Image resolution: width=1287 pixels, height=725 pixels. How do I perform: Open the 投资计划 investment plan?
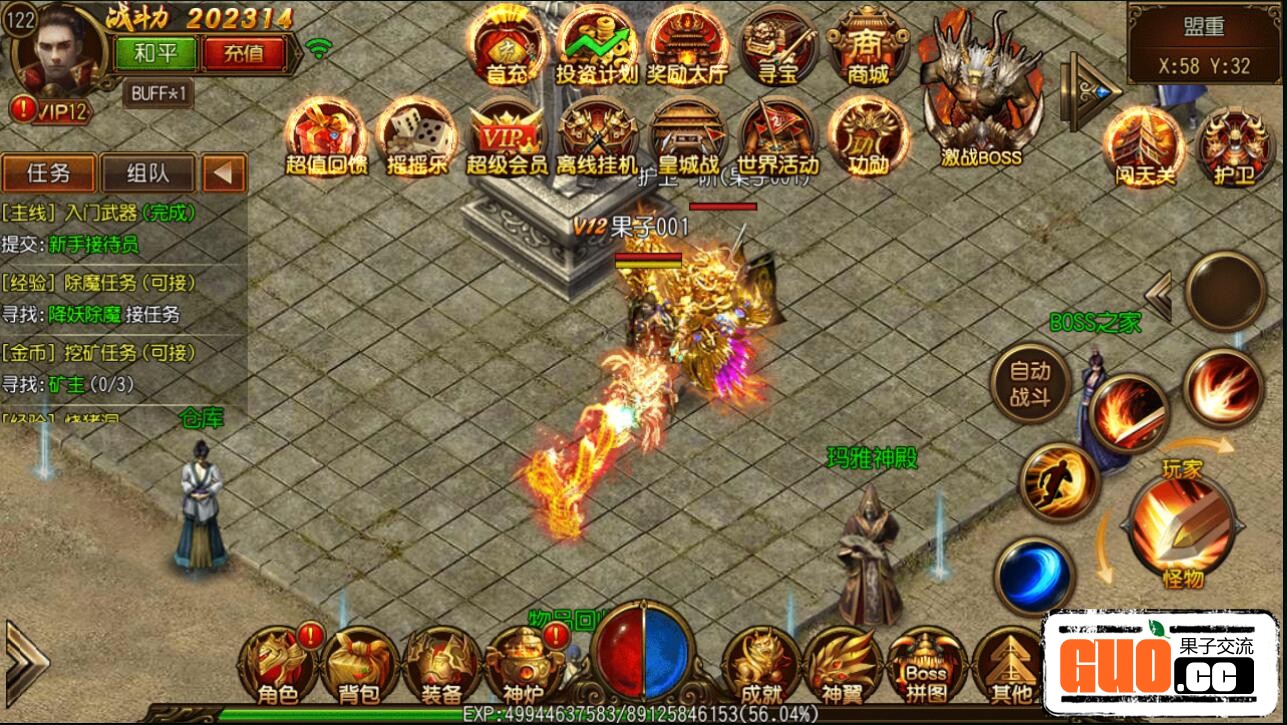[597, 46]
